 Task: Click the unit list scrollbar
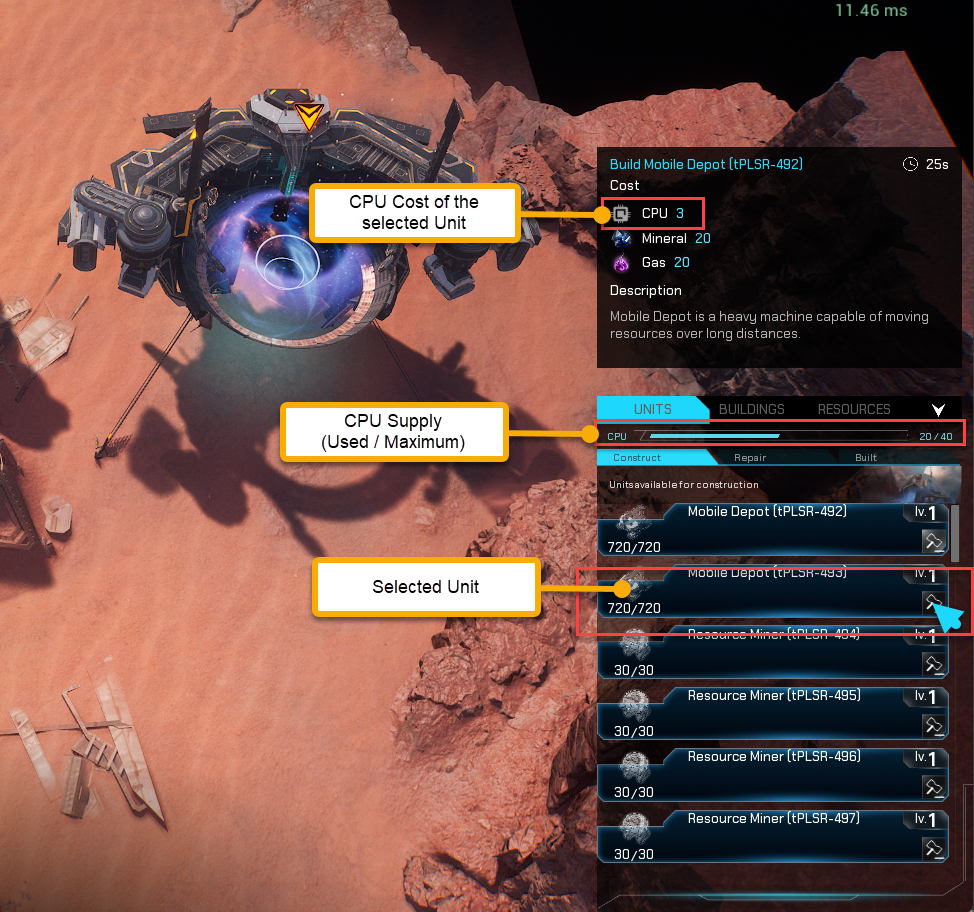(955, 532)
